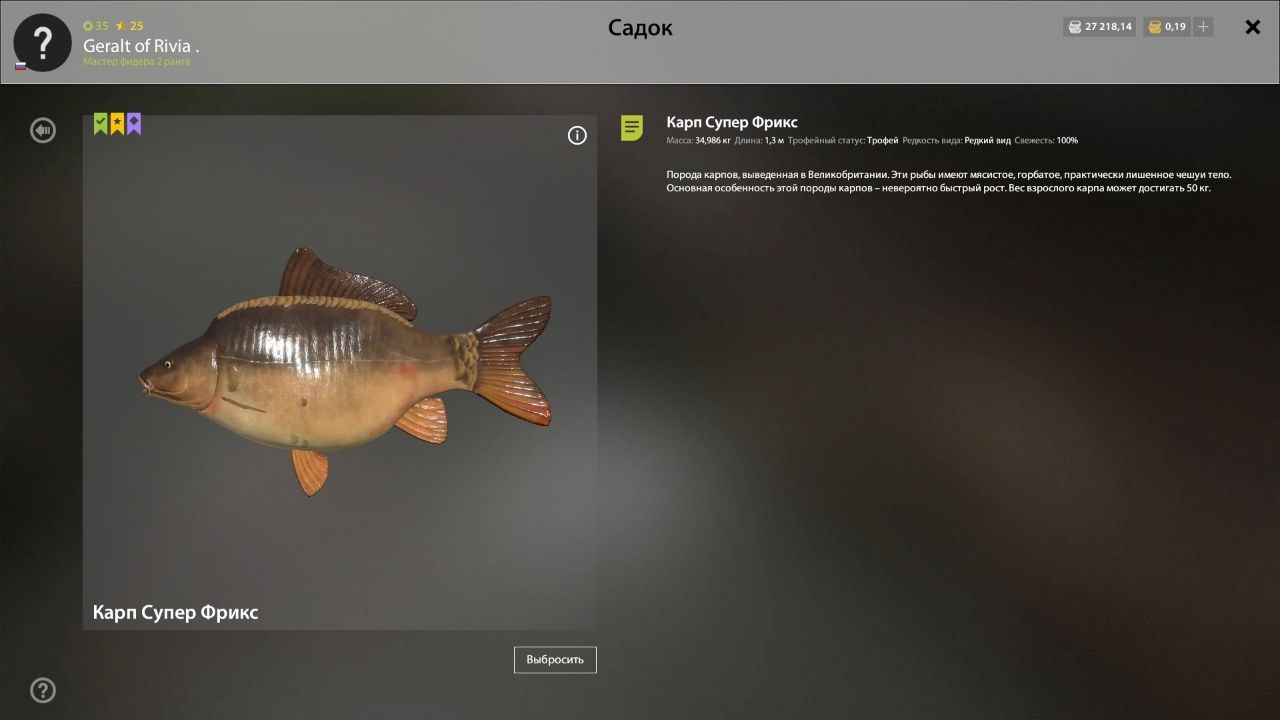Go back with the round arrow button
The width and height of the screenshot is (1280, 720).
tap(43, 130)
